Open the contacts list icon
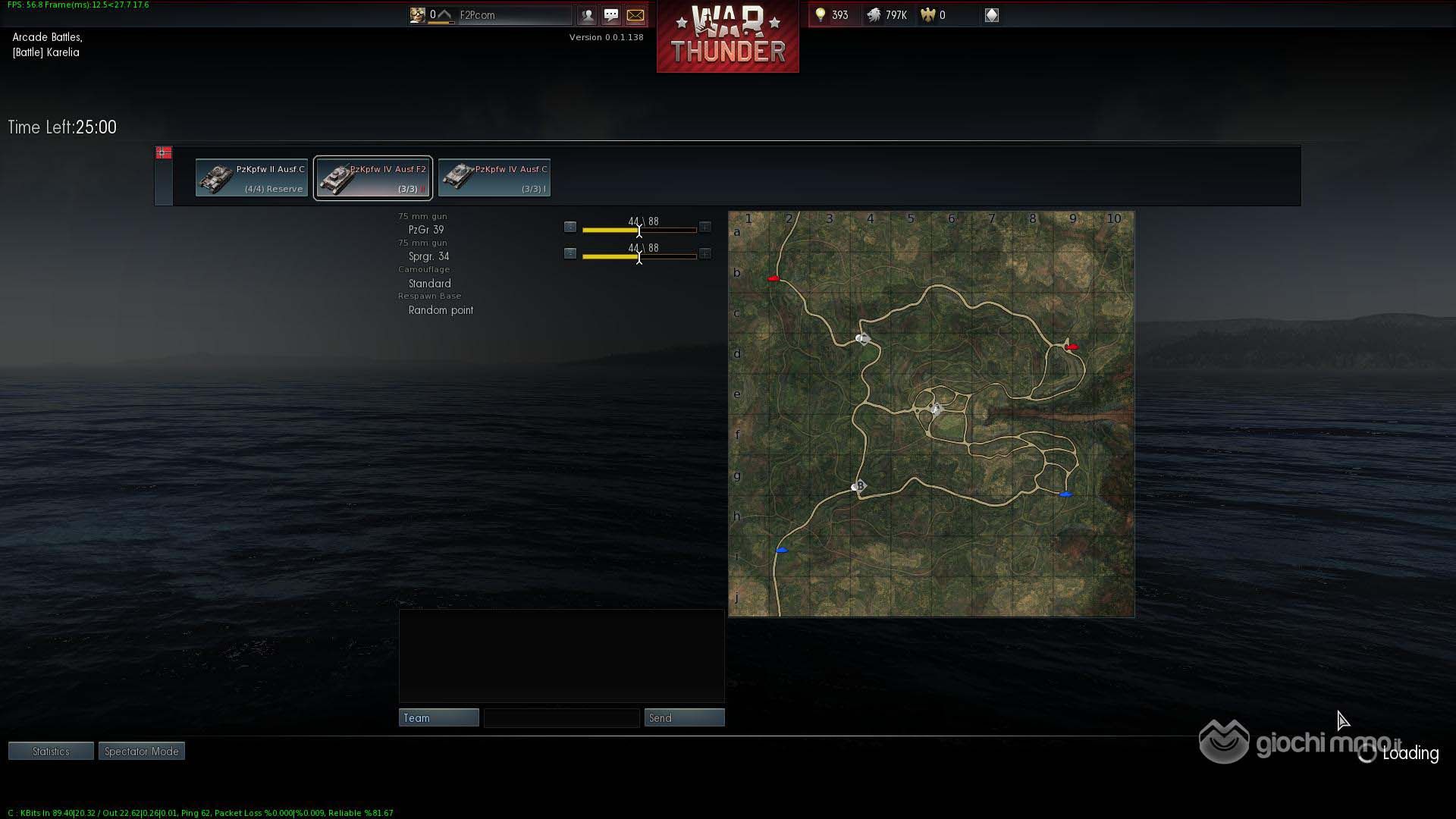The height and width of the screenshot is (819, 1456). (587, 15)
